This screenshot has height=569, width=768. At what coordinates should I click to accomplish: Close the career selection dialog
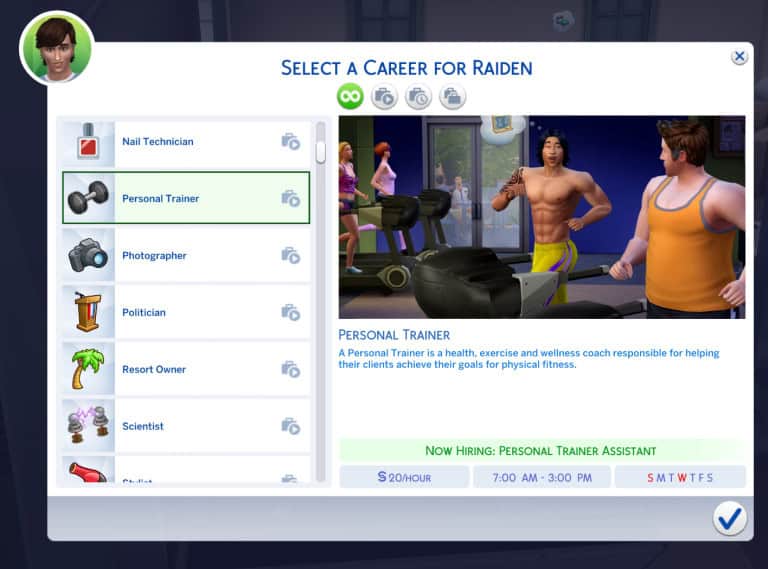click(739, 57)
